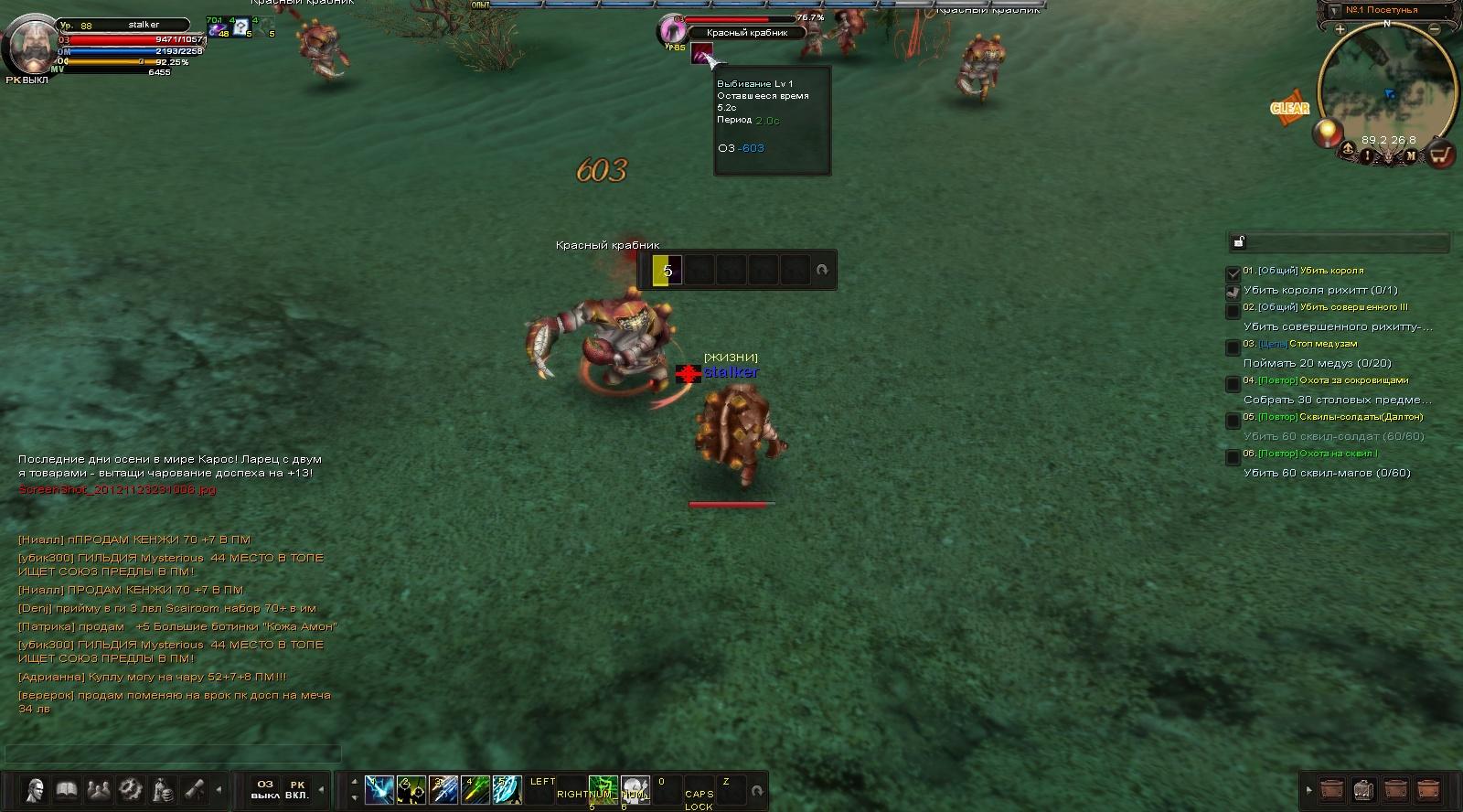
Task: Open the money bag and coins icon
Action: (x=163, y=789)
